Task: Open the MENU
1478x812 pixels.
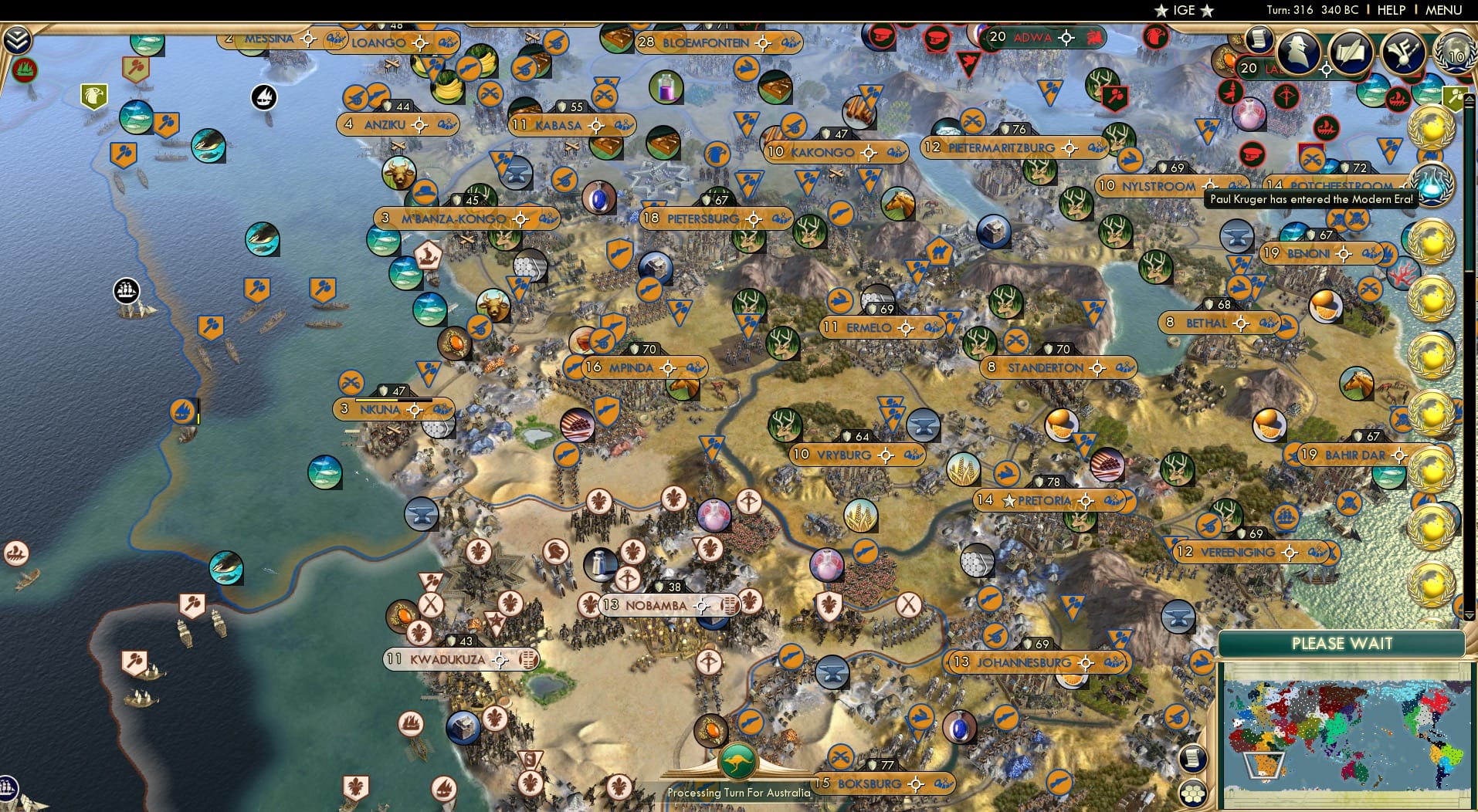Action: [1442, 10]
